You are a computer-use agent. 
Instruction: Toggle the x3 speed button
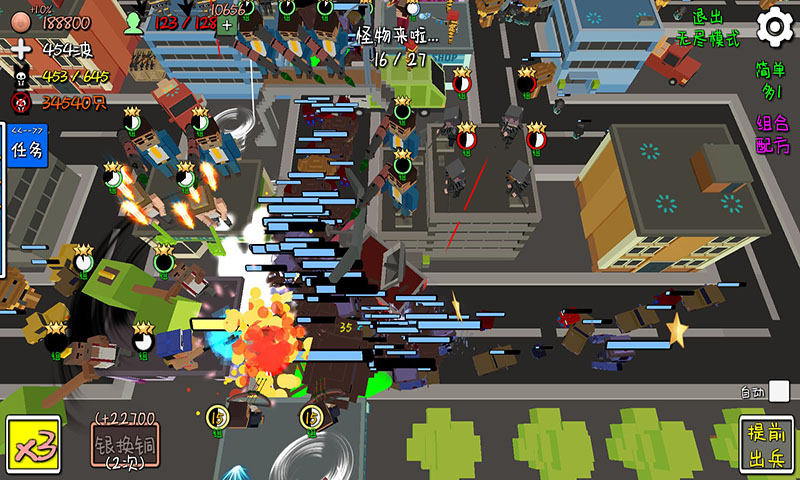pyautogui.click(x=32, y=443)
